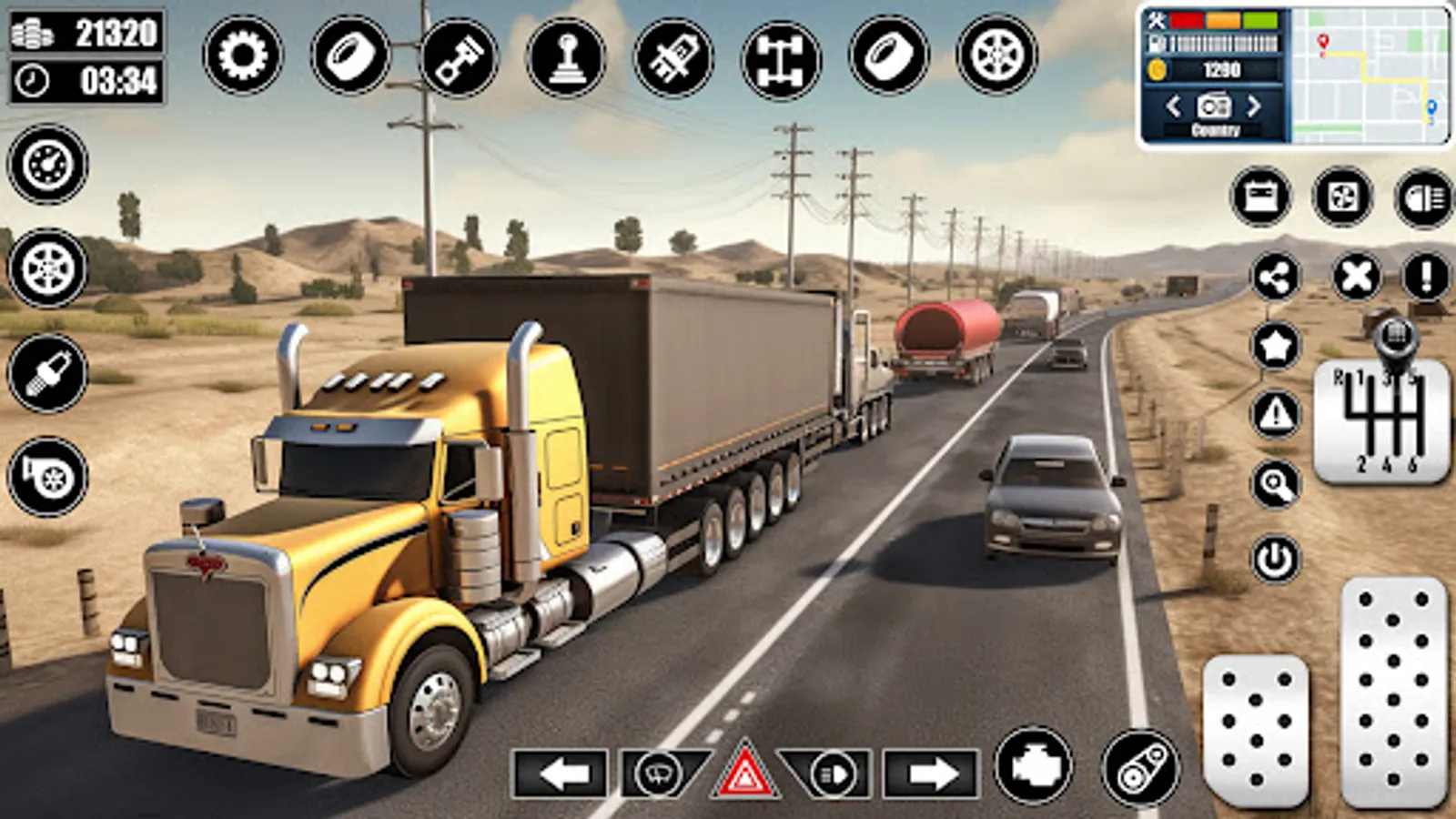Select the turbocharger icon
Viewport: 1456px width, 819px height.
(47, 476)
